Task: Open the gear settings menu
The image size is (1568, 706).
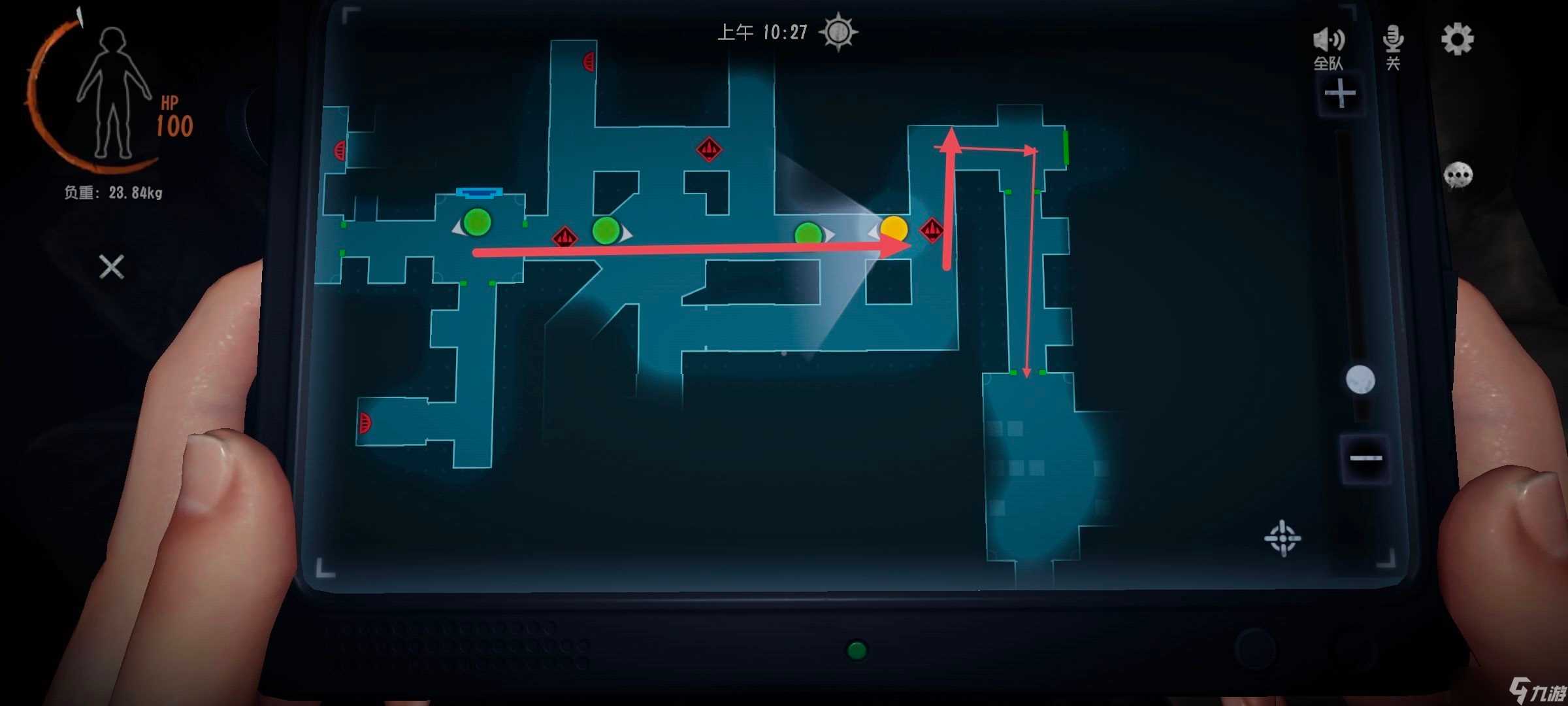Action: coord(1457,40)
